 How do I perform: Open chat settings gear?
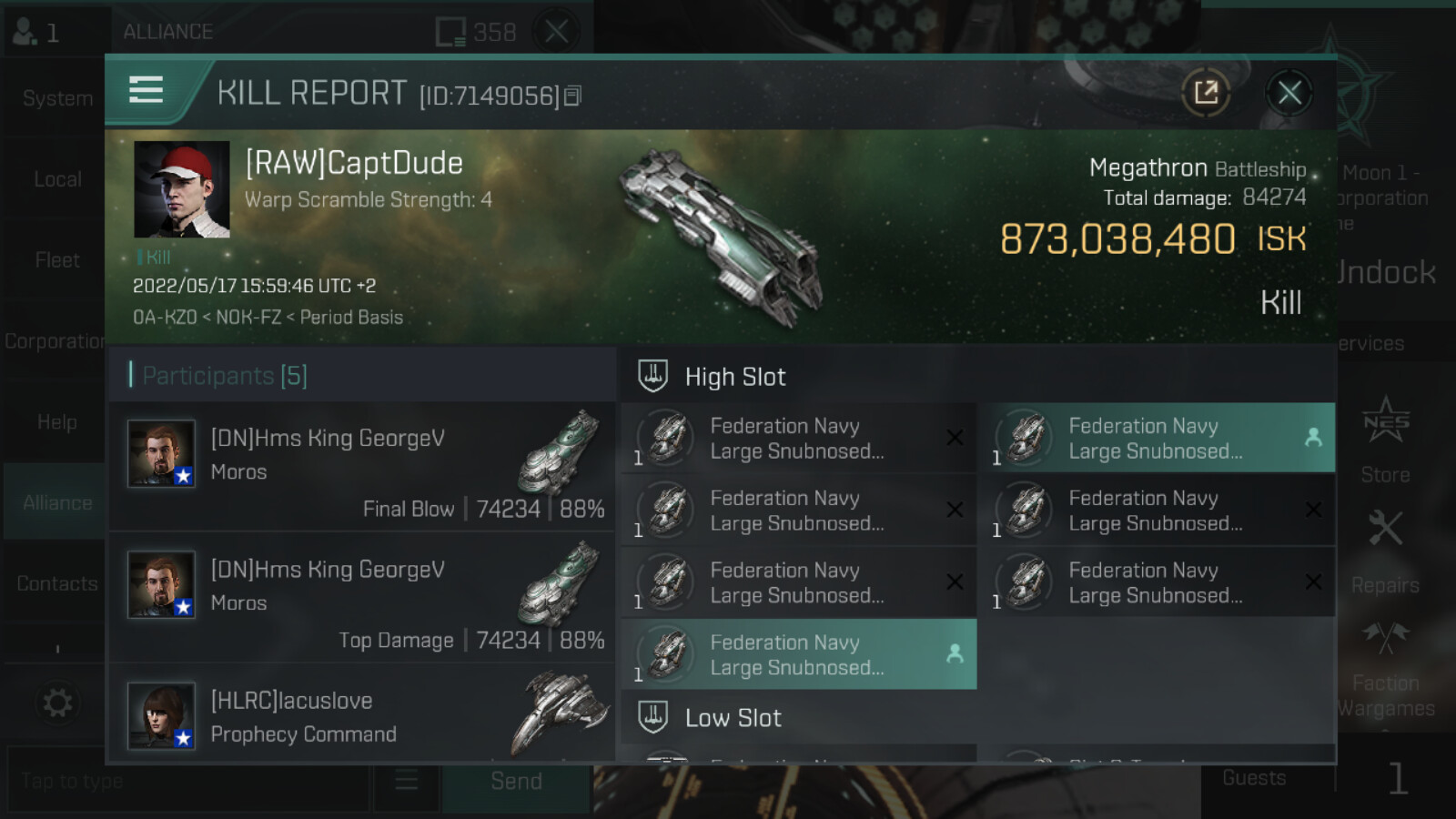pyautogui.click(x=56, y=703)
